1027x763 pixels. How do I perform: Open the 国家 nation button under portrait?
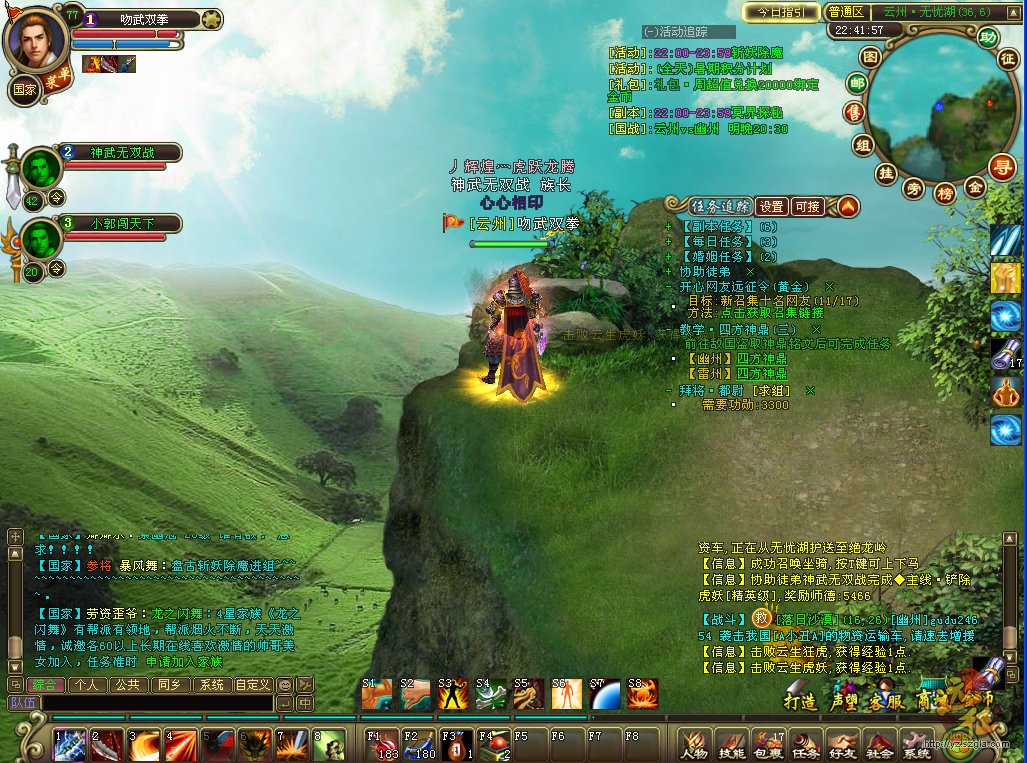[25, 88]
